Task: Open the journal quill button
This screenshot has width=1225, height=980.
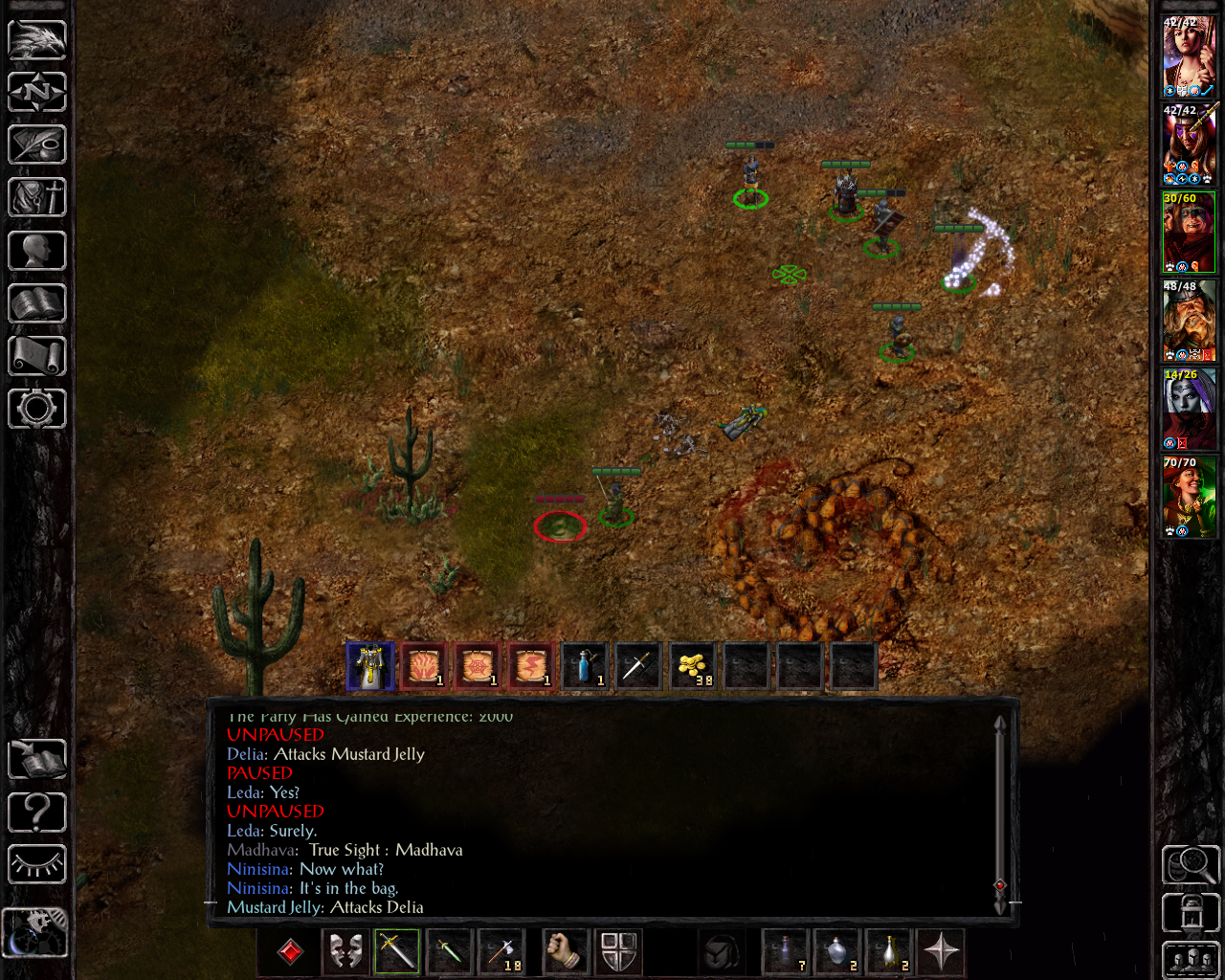Action: tap(36, 145)
